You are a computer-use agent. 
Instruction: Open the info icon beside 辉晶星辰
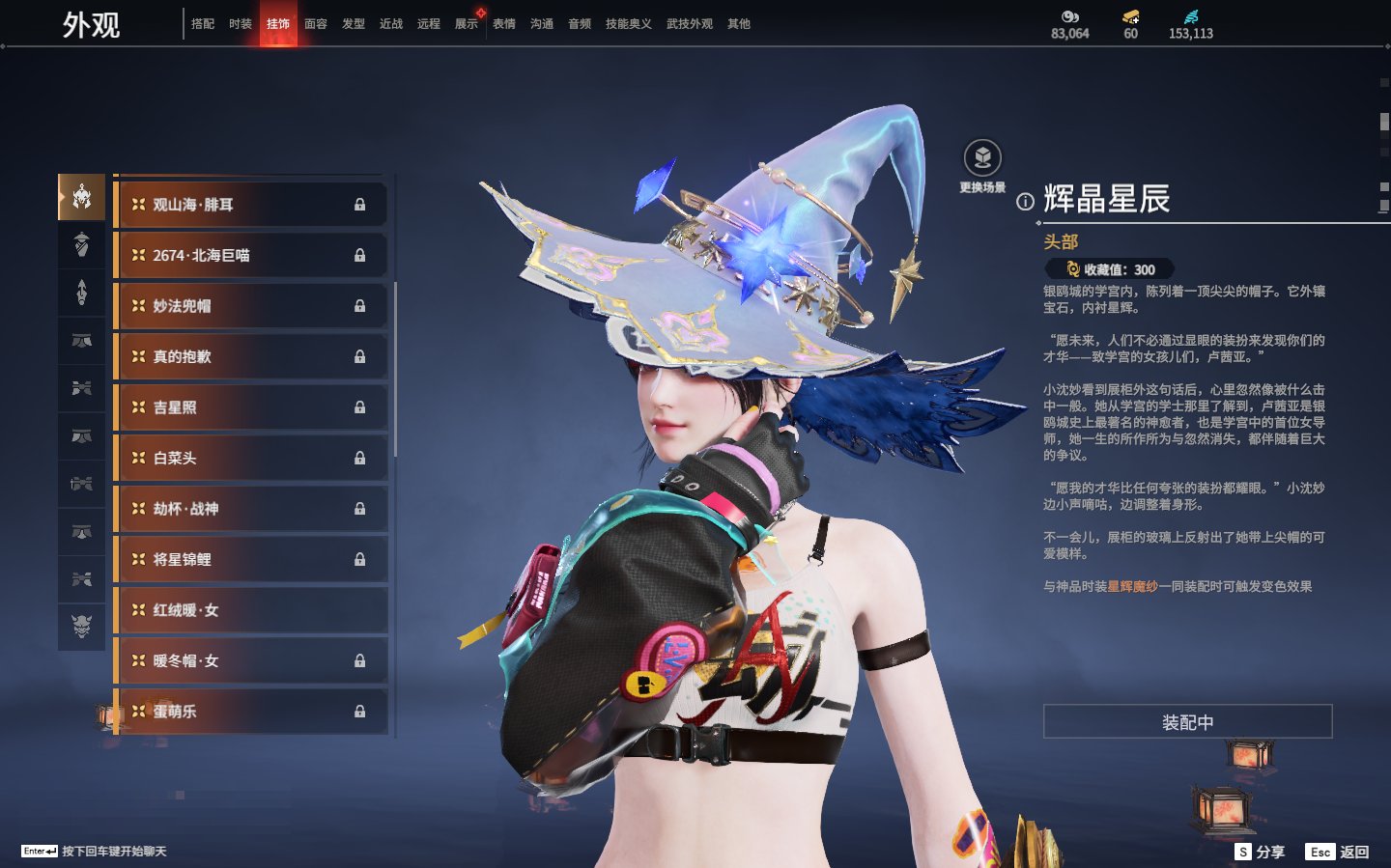[x=1025, y=202]
